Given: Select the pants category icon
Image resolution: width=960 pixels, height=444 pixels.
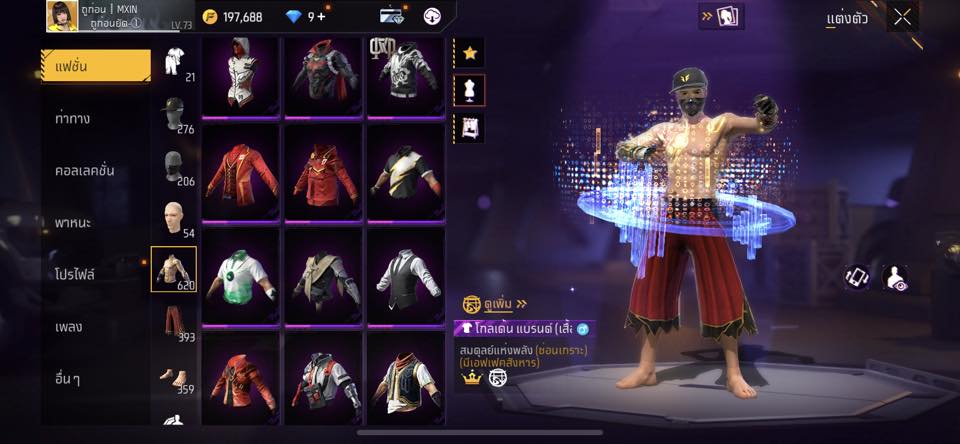Looking at the screenshot, I should (x=173, y=322).
